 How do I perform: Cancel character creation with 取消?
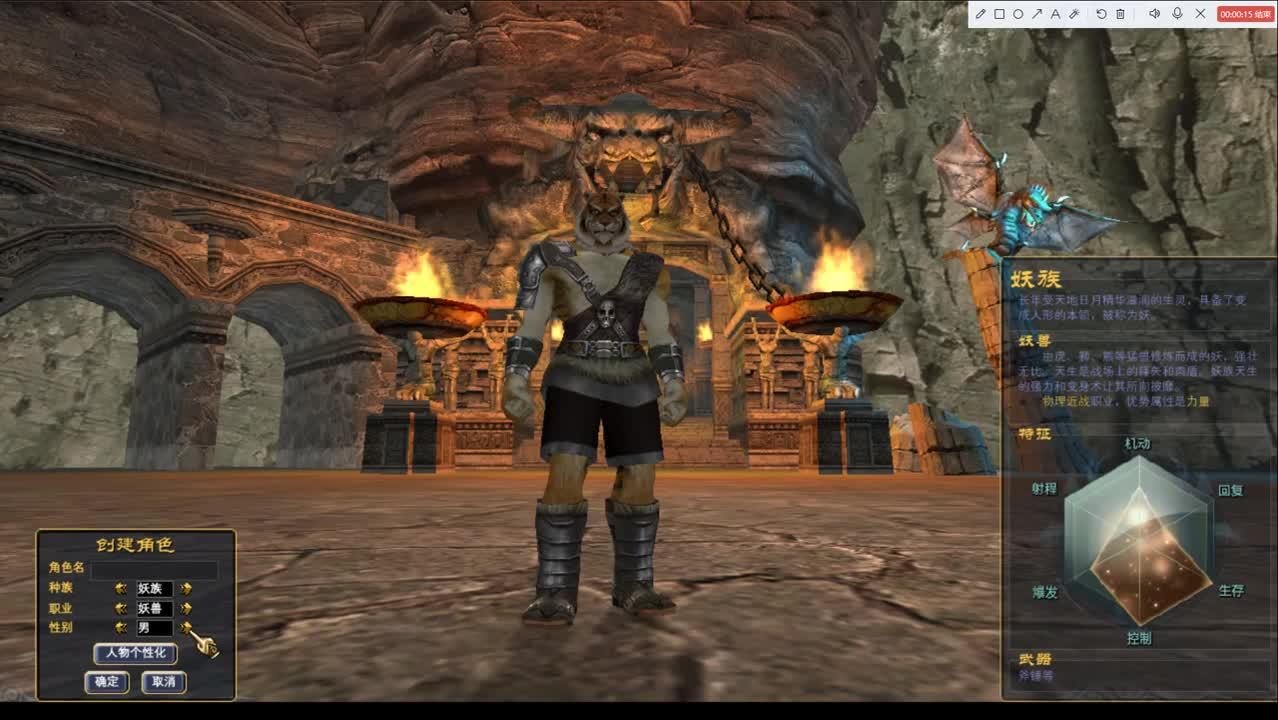163,682
